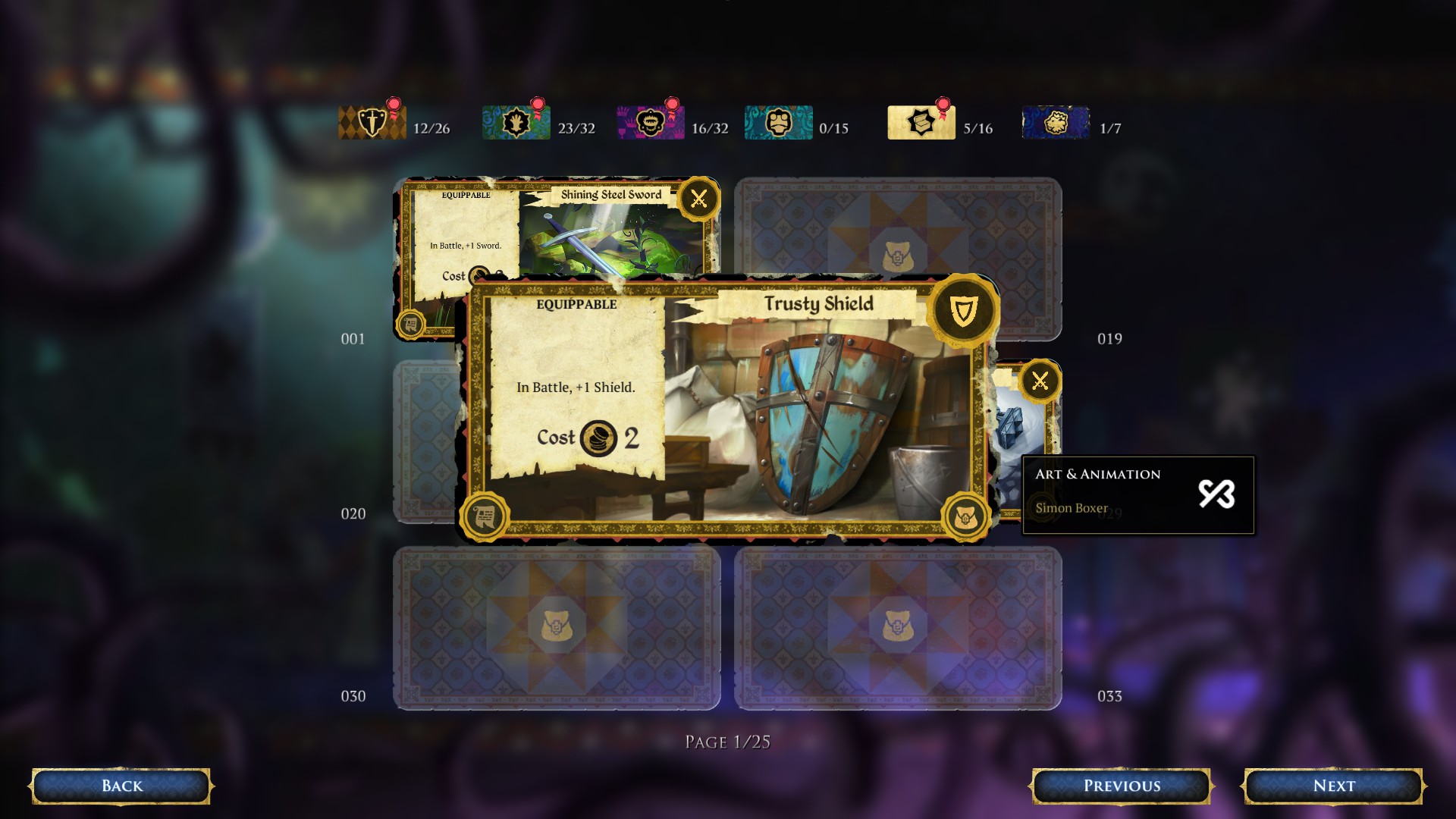1456x819 pixels.
Task: Switch to the green hand card category
Action: (516, 123)
